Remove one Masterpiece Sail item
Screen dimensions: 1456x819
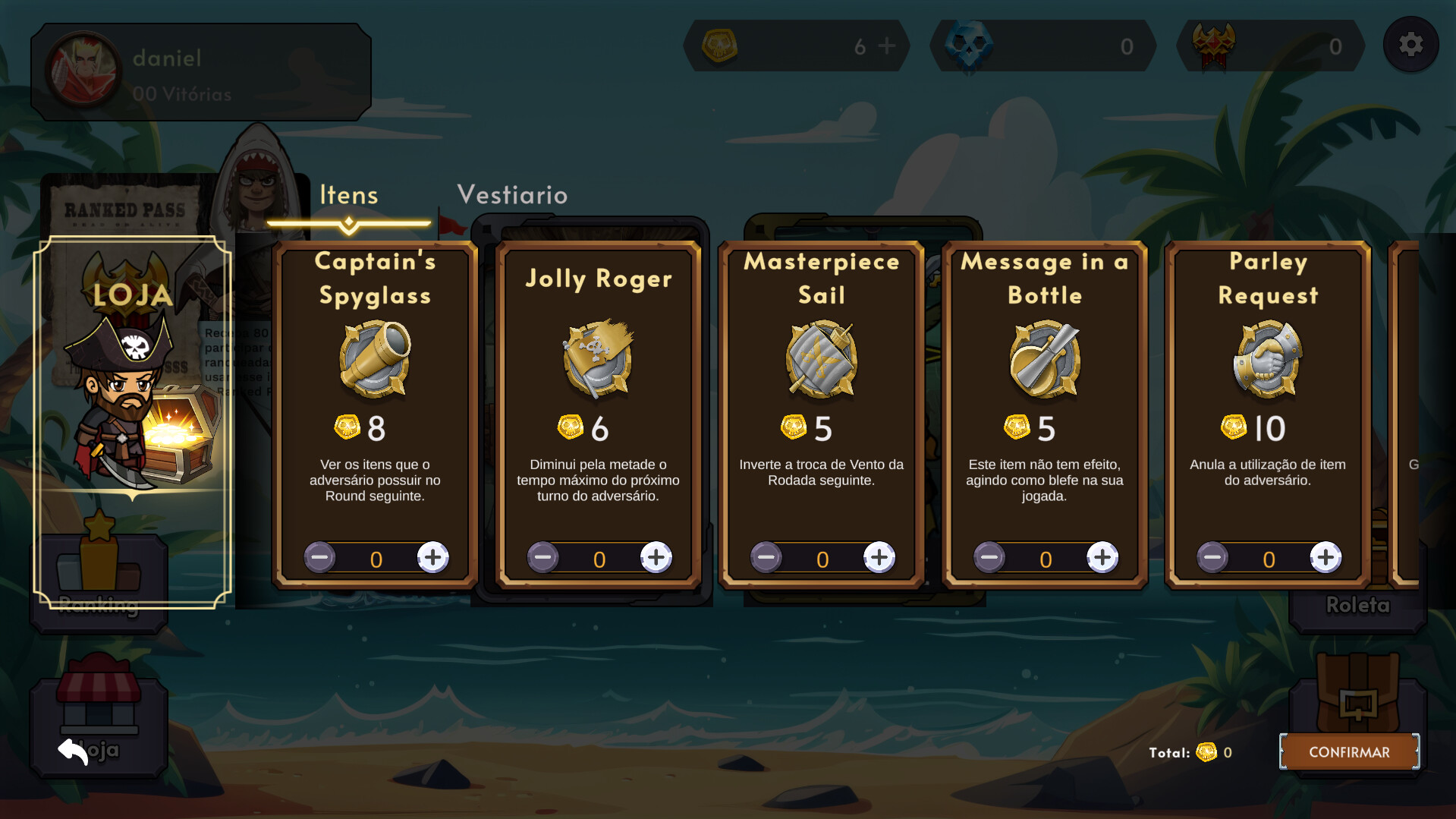pos(766,558)
